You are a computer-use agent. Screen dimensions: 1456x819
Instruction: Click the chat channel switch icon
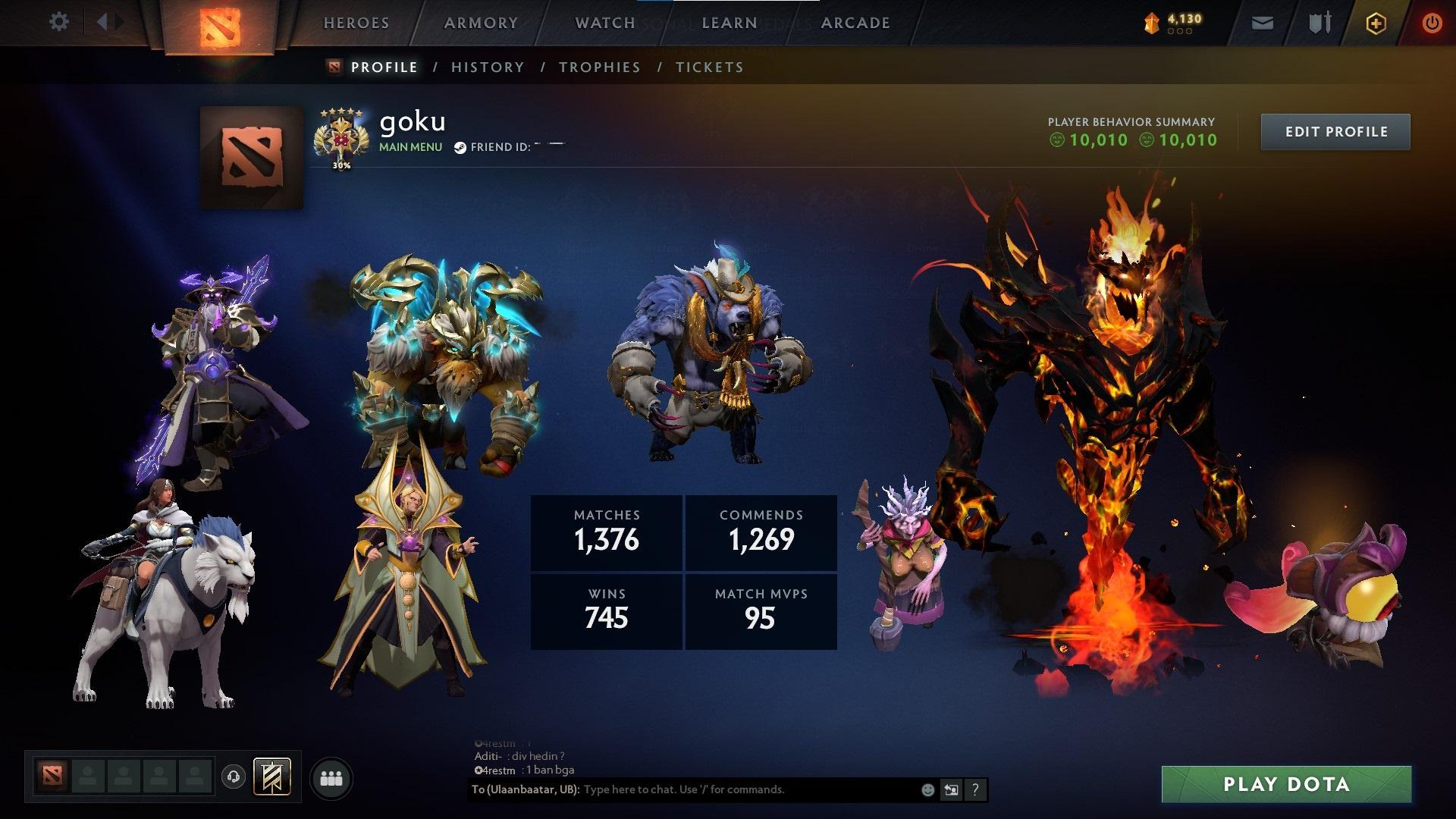[951, 789]
